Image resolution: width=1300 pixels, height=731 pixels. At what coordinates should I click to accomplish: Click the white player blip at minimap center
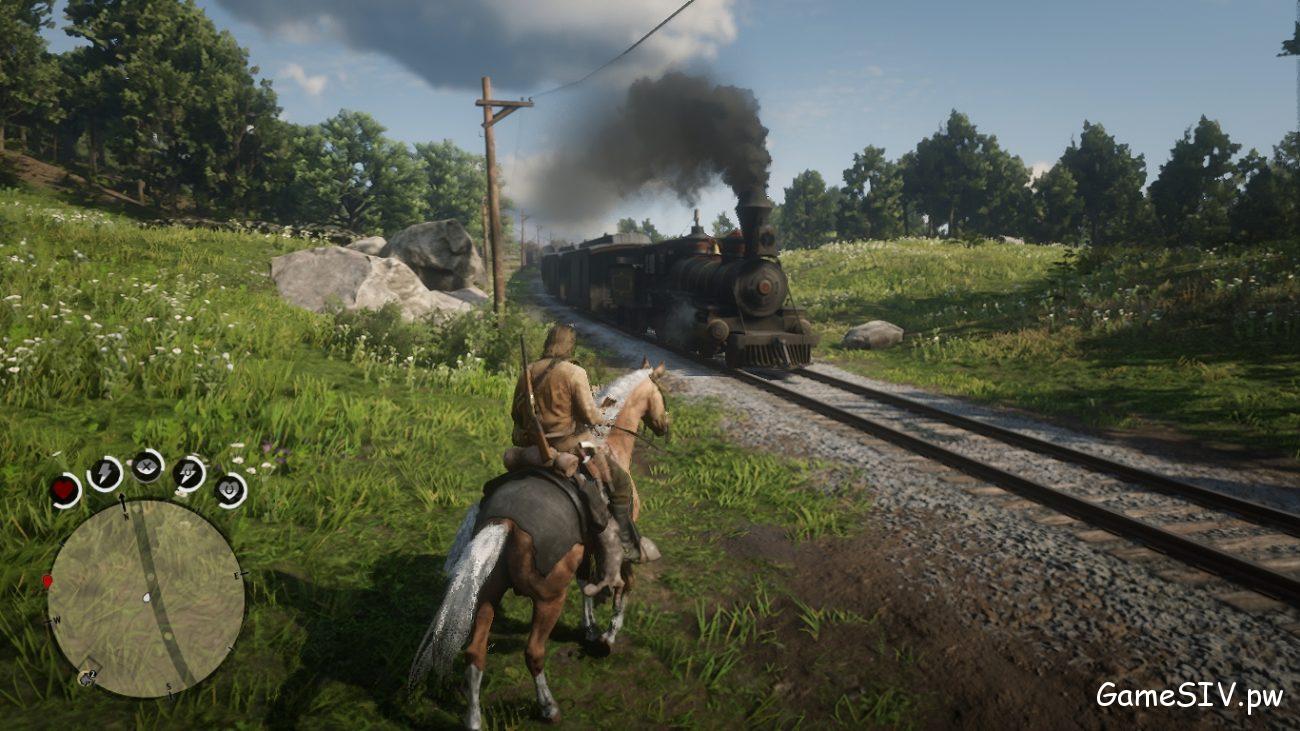pyautogui.click(x=147, y=597)
